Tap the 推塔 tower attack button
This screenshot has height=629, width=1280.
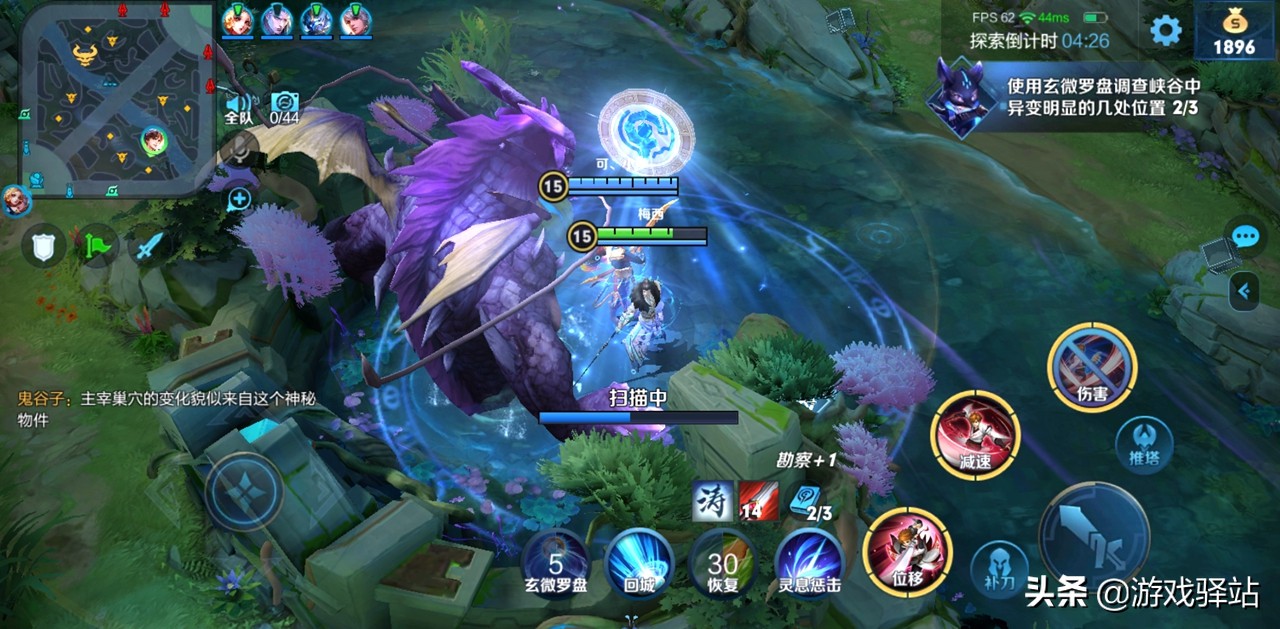tap(1144, 443)
